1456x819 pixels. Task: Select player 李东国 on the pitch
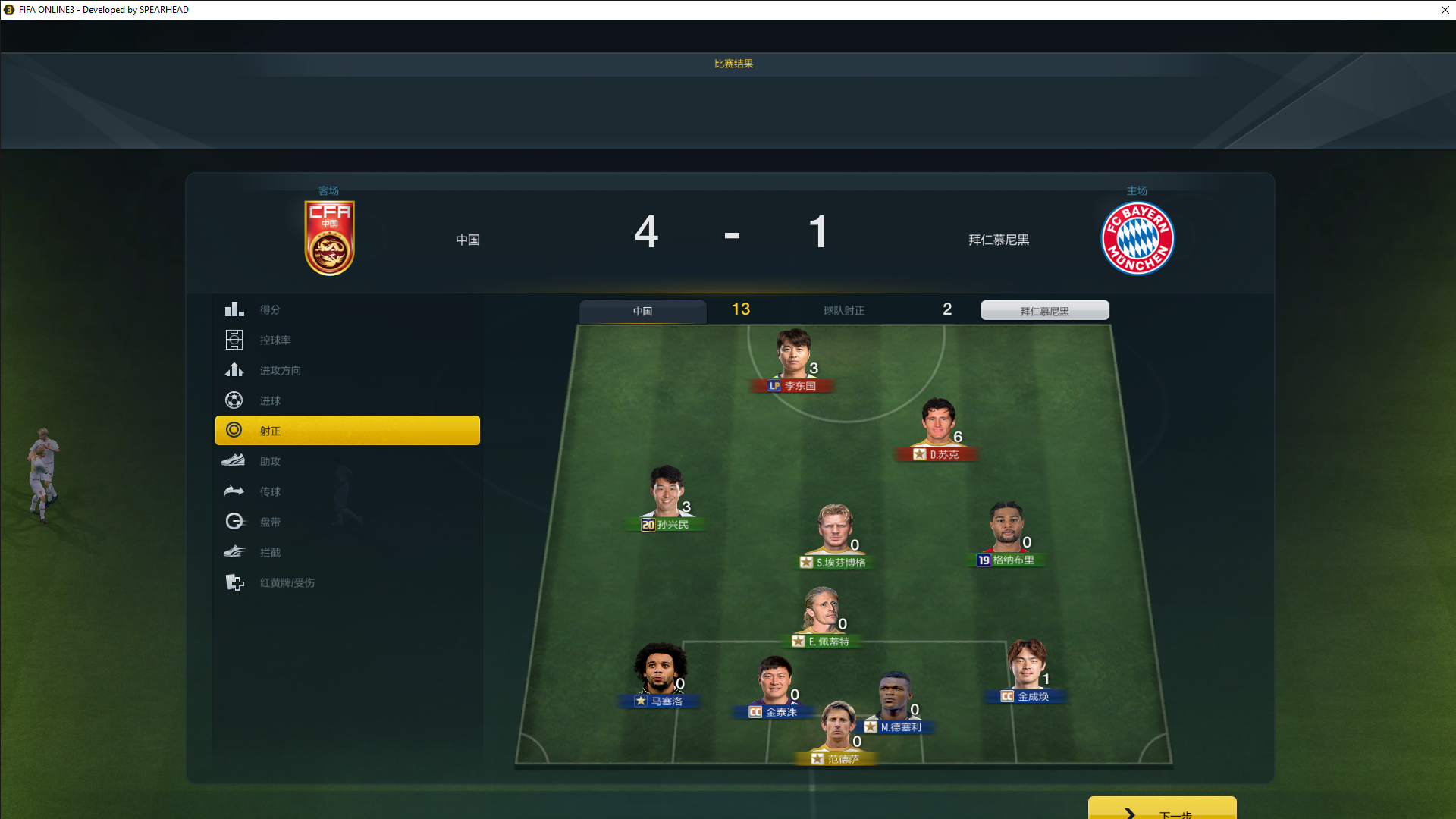point(794,359)
